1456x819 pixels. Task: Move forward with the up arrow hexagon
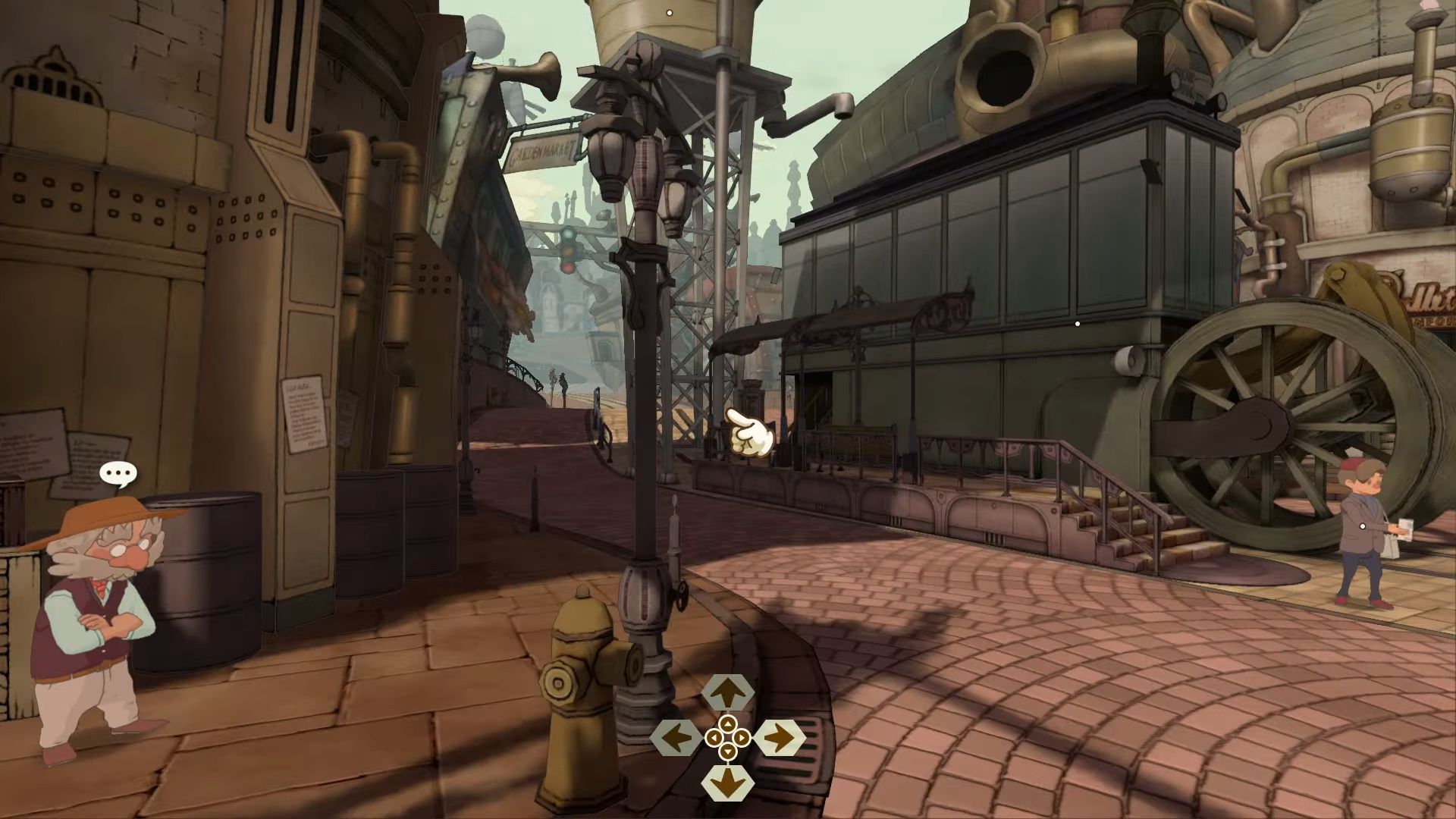pyautogui.click(x=728, y=692)
